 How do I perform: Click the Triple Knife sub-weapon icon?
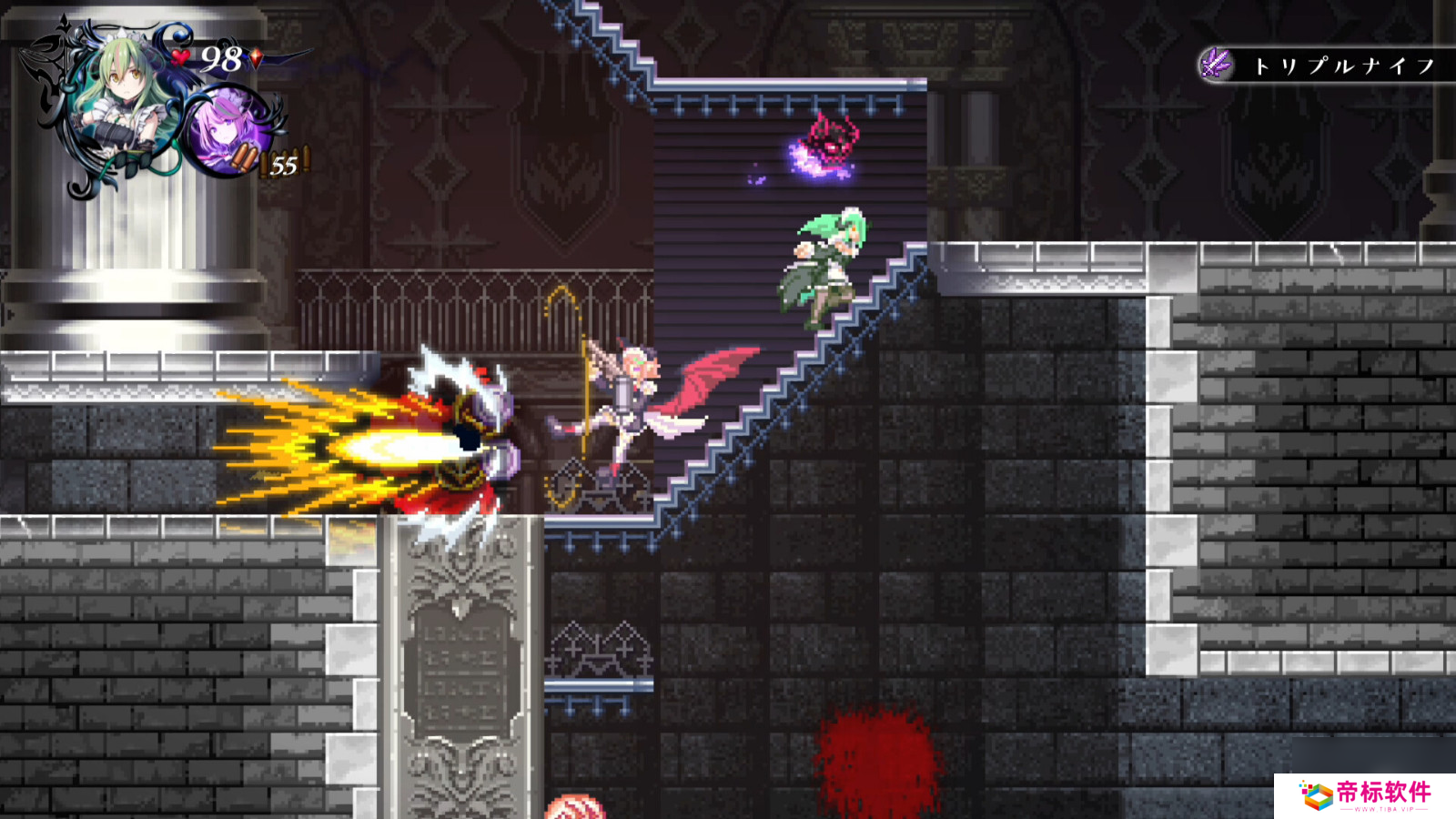1216,65
